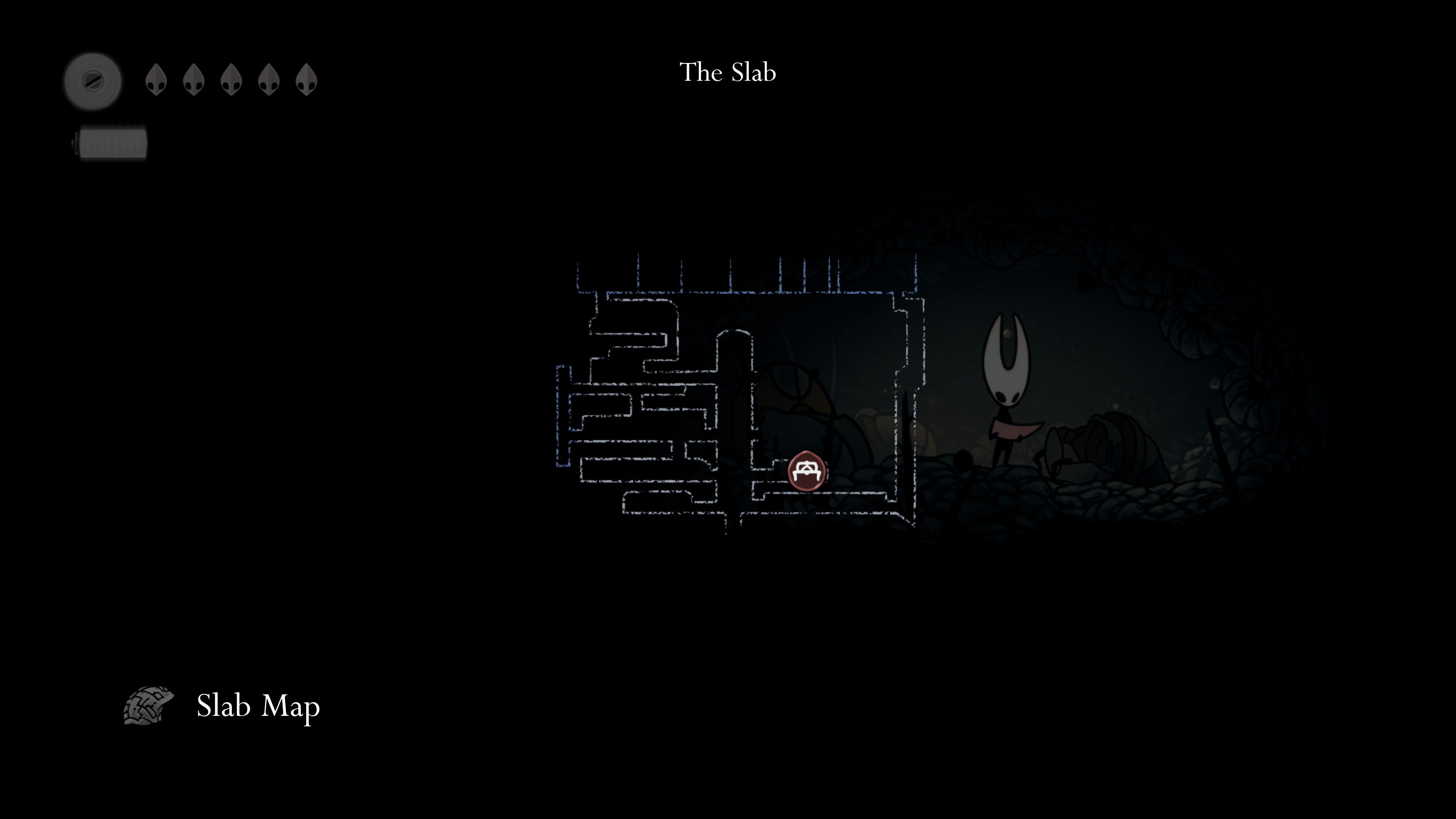Image resolution: width=1456 pixels, height=819 pixels.
Task: Click the segmented silk meter bar
Action: [x=111, y=143]
